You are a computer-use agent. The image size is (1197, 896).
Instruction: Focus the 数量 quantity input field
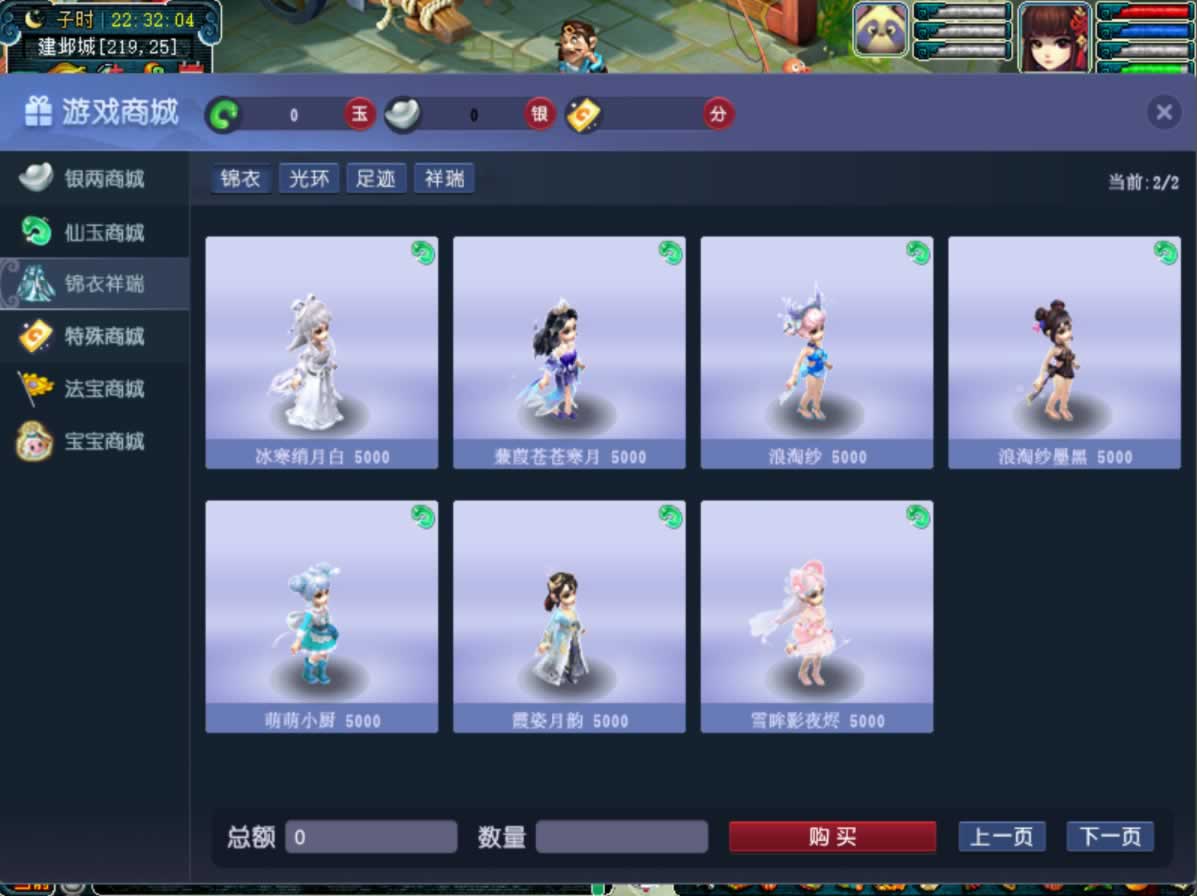click(x=621, y=837)
